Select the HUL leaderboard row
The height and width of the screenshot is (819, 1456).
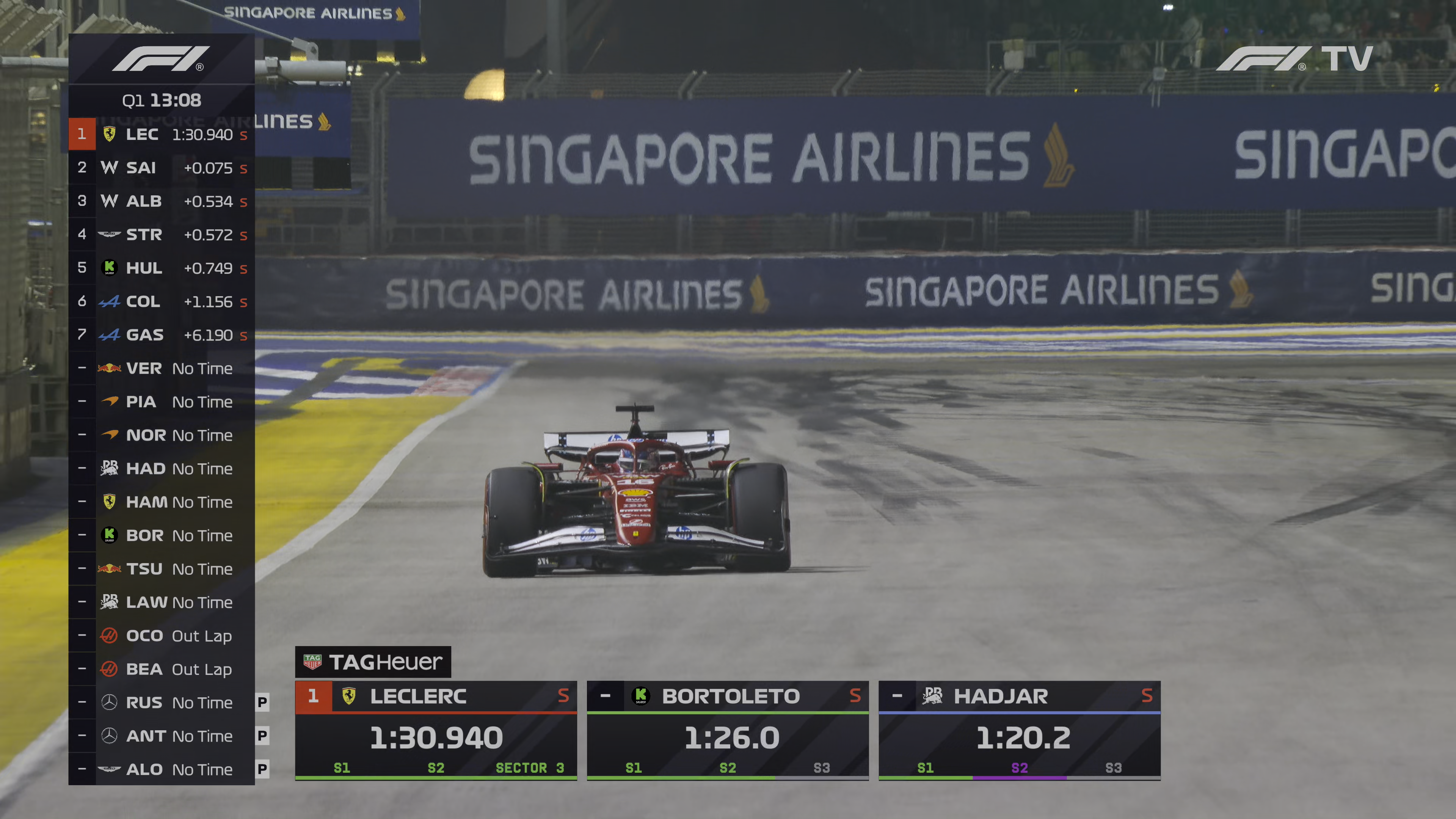click(x=162, y=268)
